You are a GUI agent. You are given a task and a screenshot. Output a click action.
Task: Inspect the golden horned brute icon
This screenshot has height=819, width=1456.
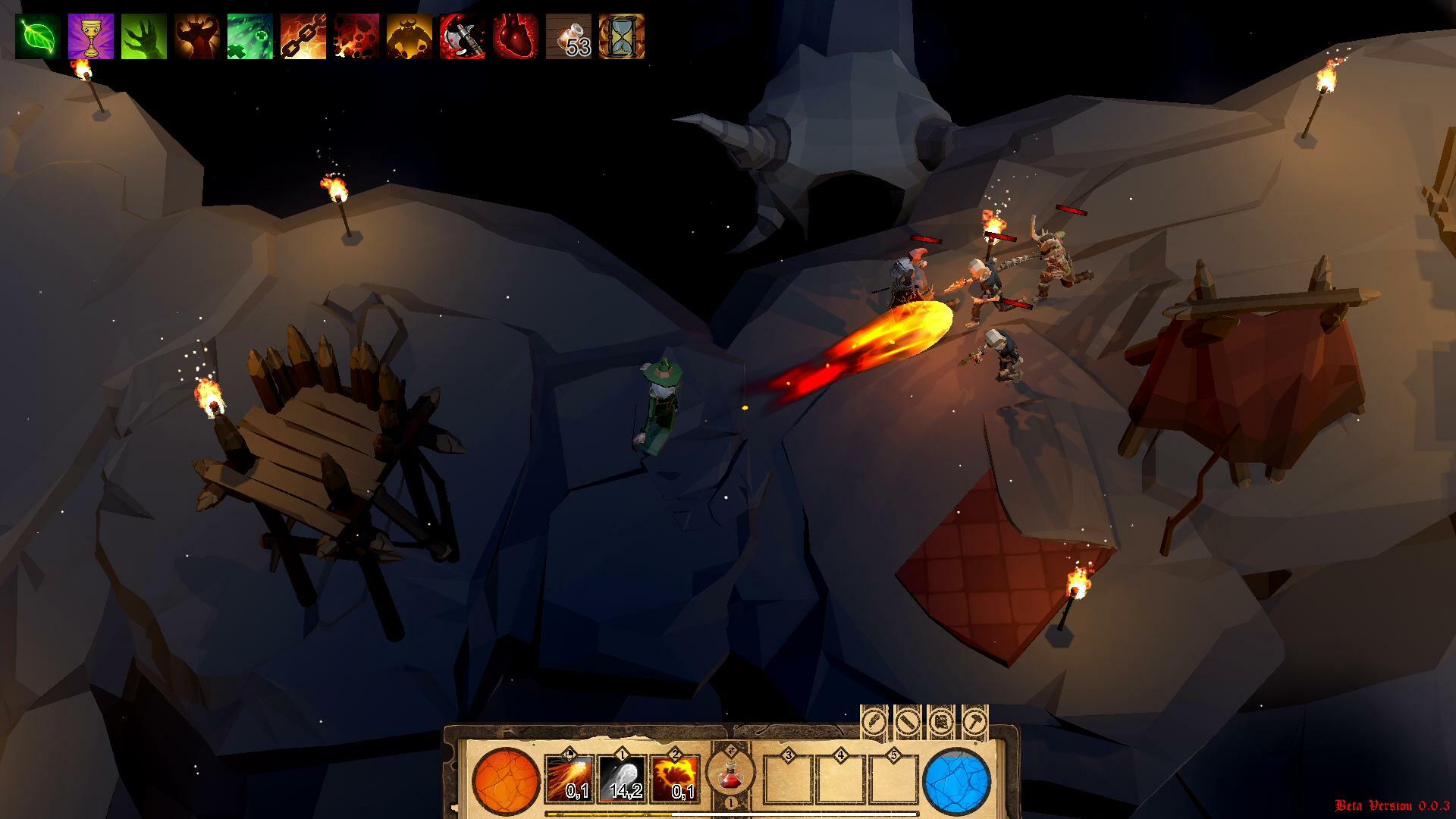pyautogui.click(x=409, y=36)
